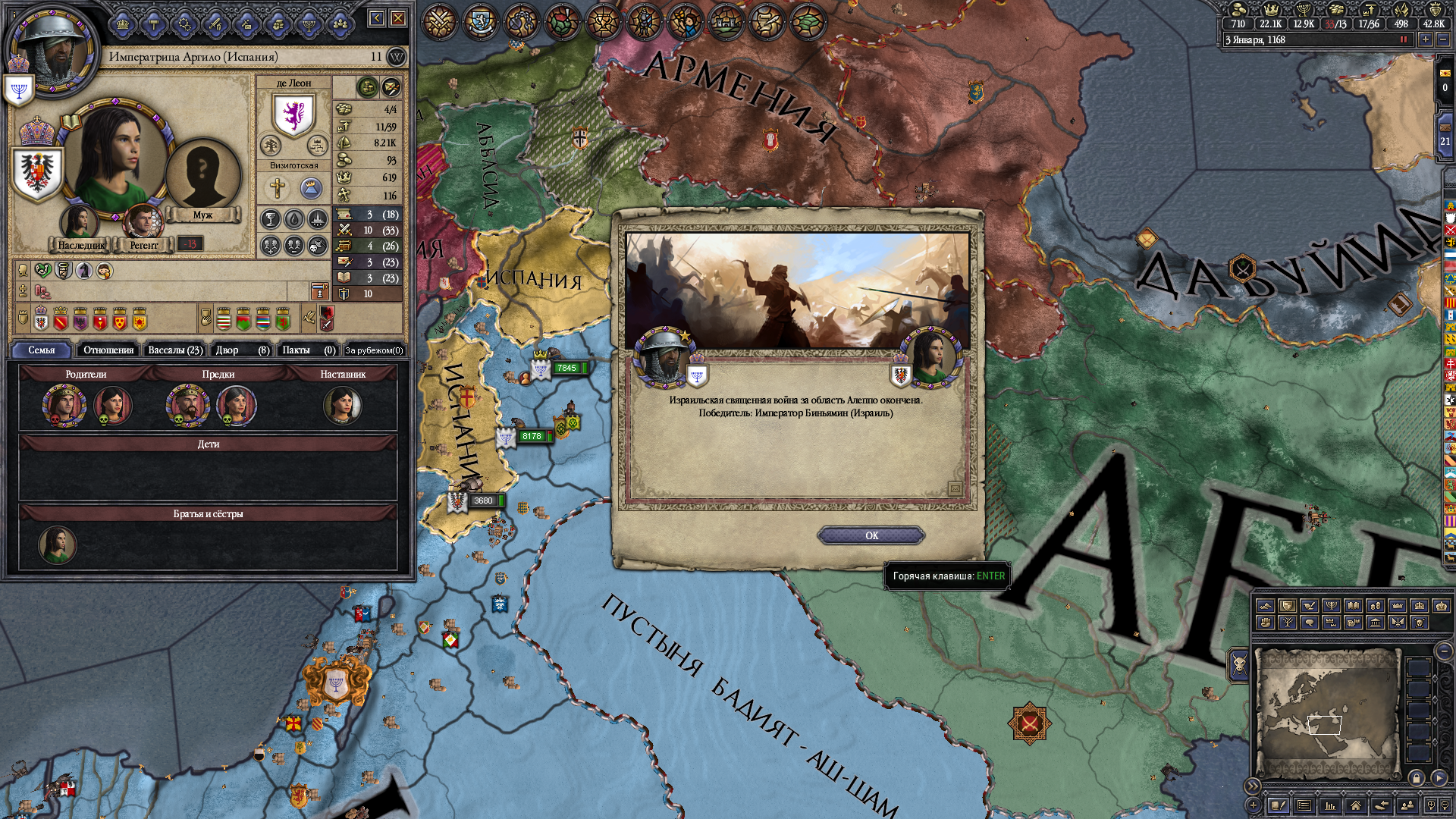Show the Двор court tab
The width and height of the screenshot is (1456, 819).
pos(242,350)
